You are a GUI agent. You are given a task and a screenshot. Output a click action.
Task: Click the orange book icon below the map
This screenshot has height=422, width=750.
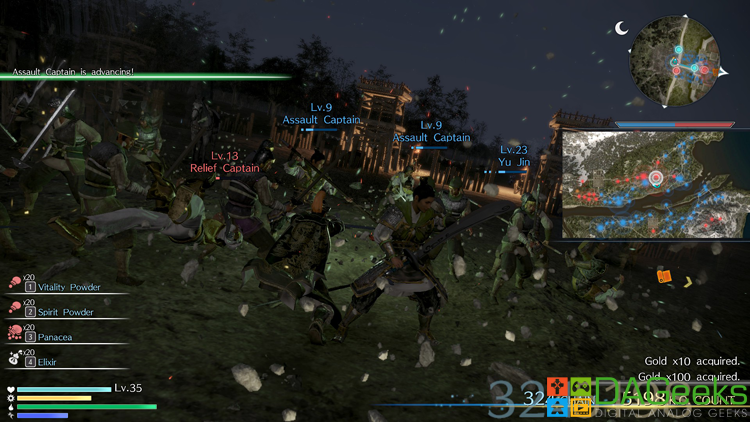pyautogui.click(x=664, y=276)
